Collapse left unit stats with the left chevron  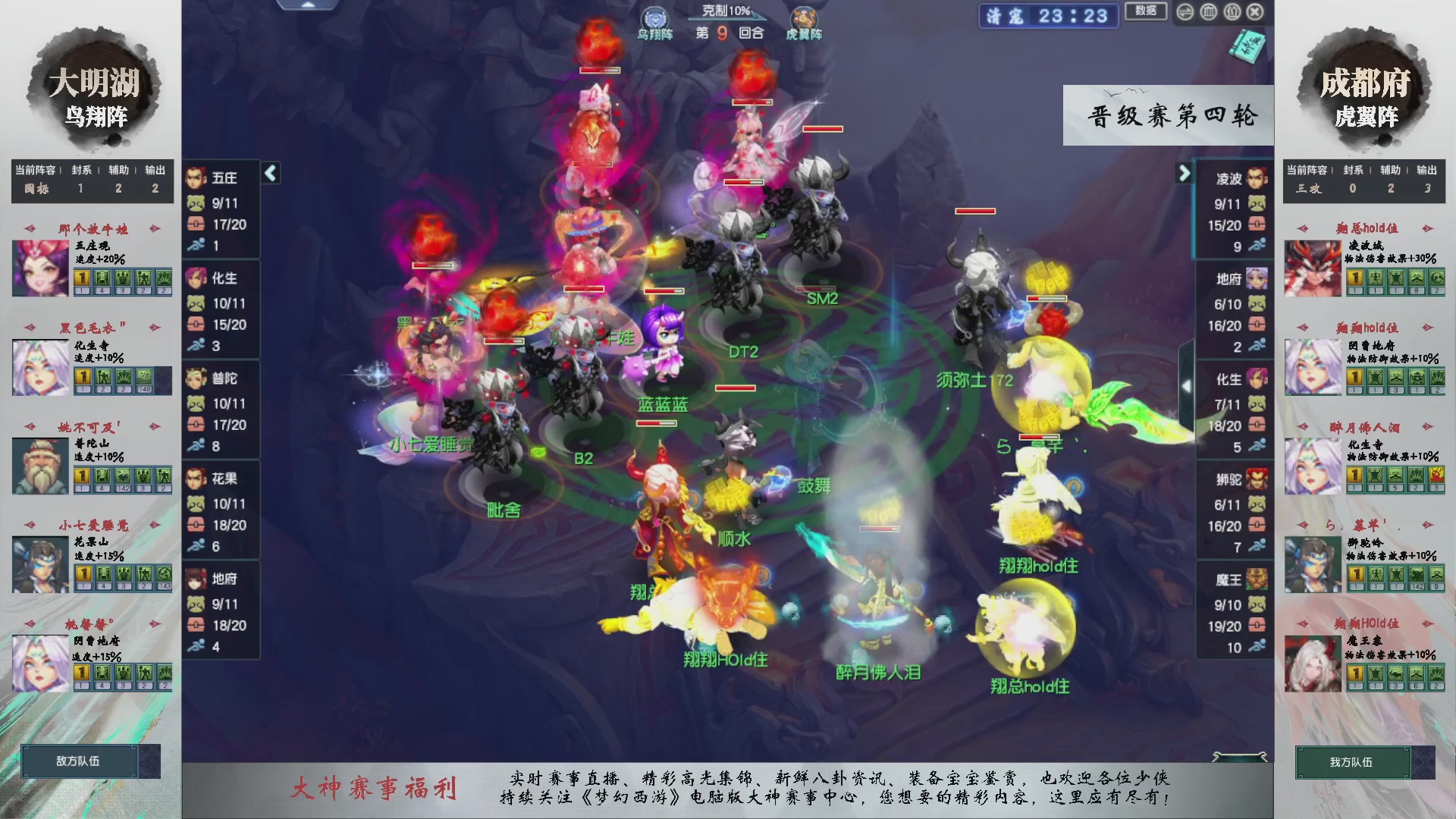[270, 173]
